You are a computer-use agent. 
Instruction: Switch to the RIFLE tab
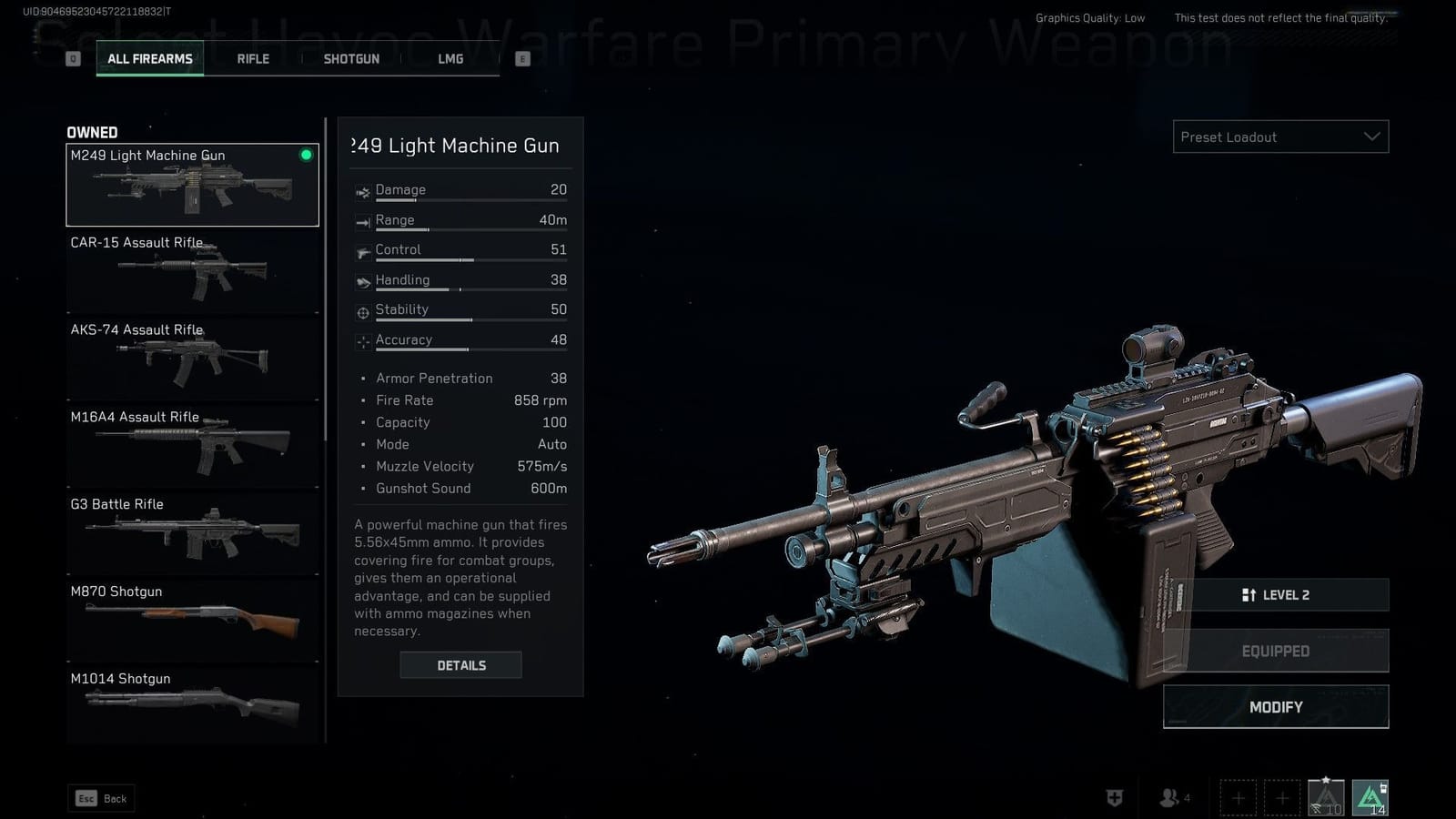[251, 58]
